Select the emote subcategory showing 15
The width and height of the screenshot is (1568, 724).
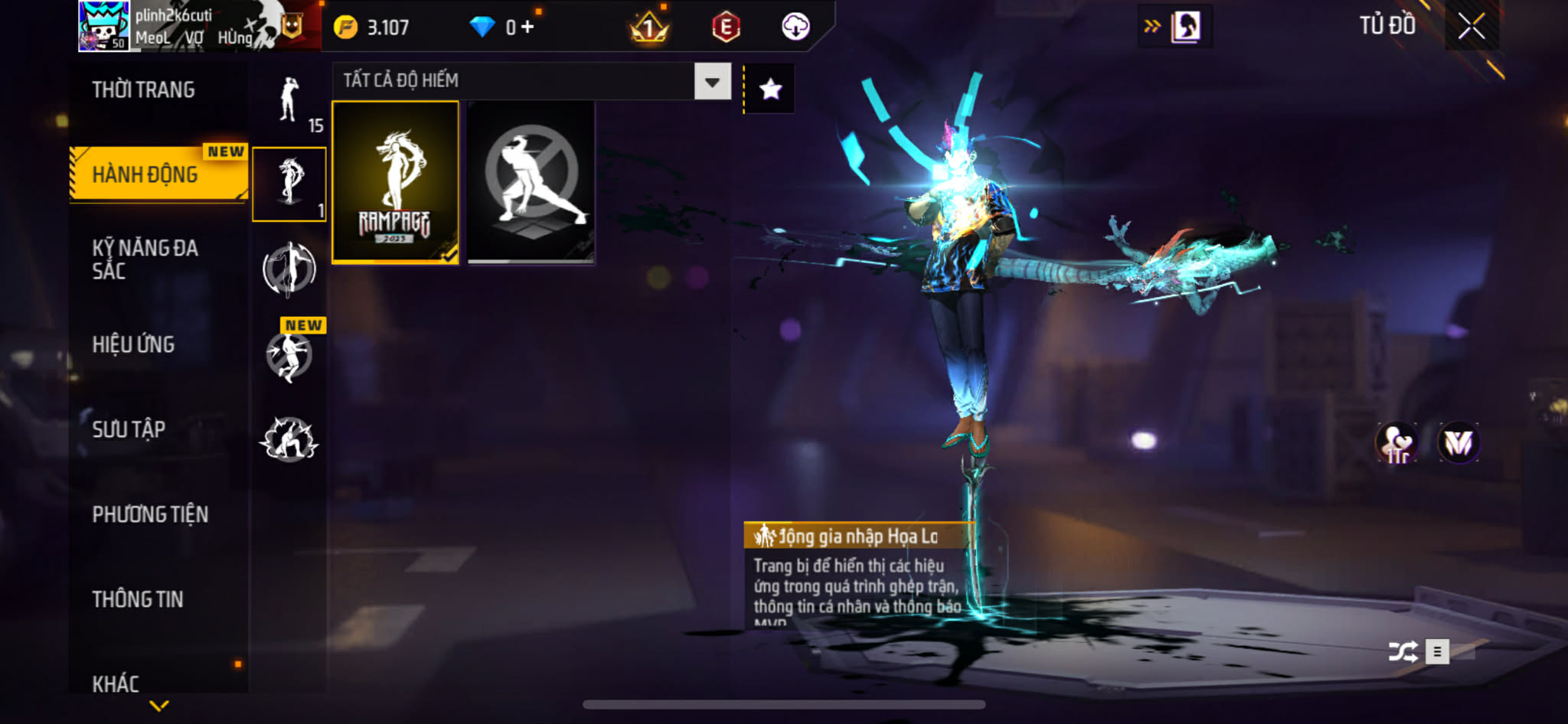tap(289, 102)
